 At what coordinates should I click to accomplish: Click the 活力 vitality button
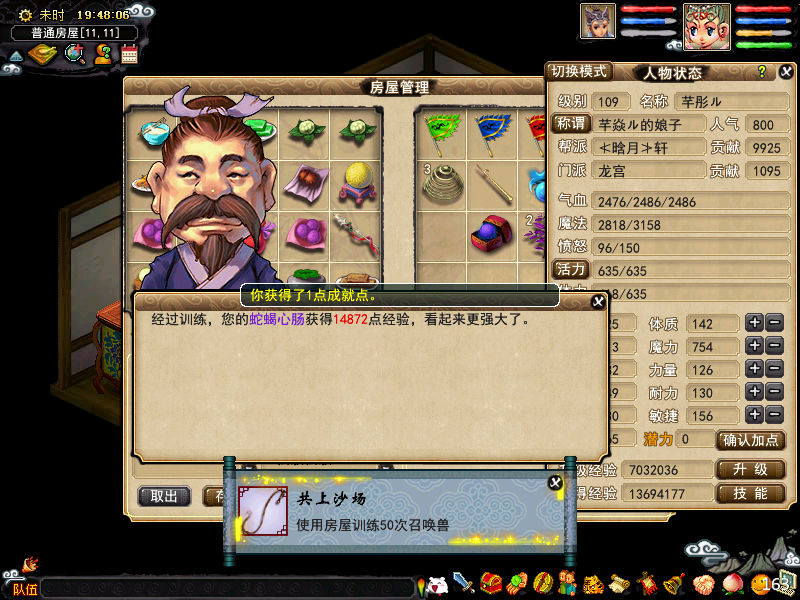[x=570, y=269]
